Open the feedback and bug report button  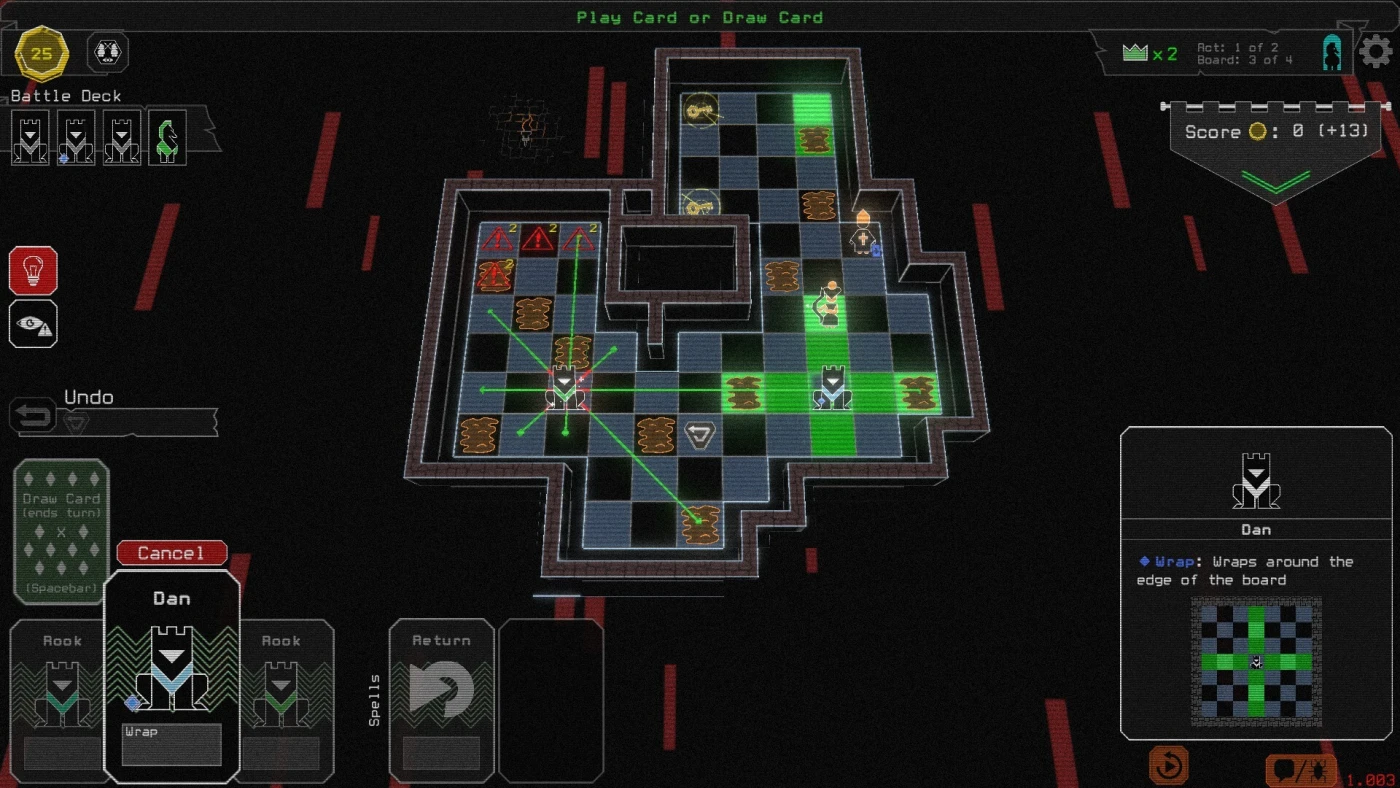pos(1301,770)
